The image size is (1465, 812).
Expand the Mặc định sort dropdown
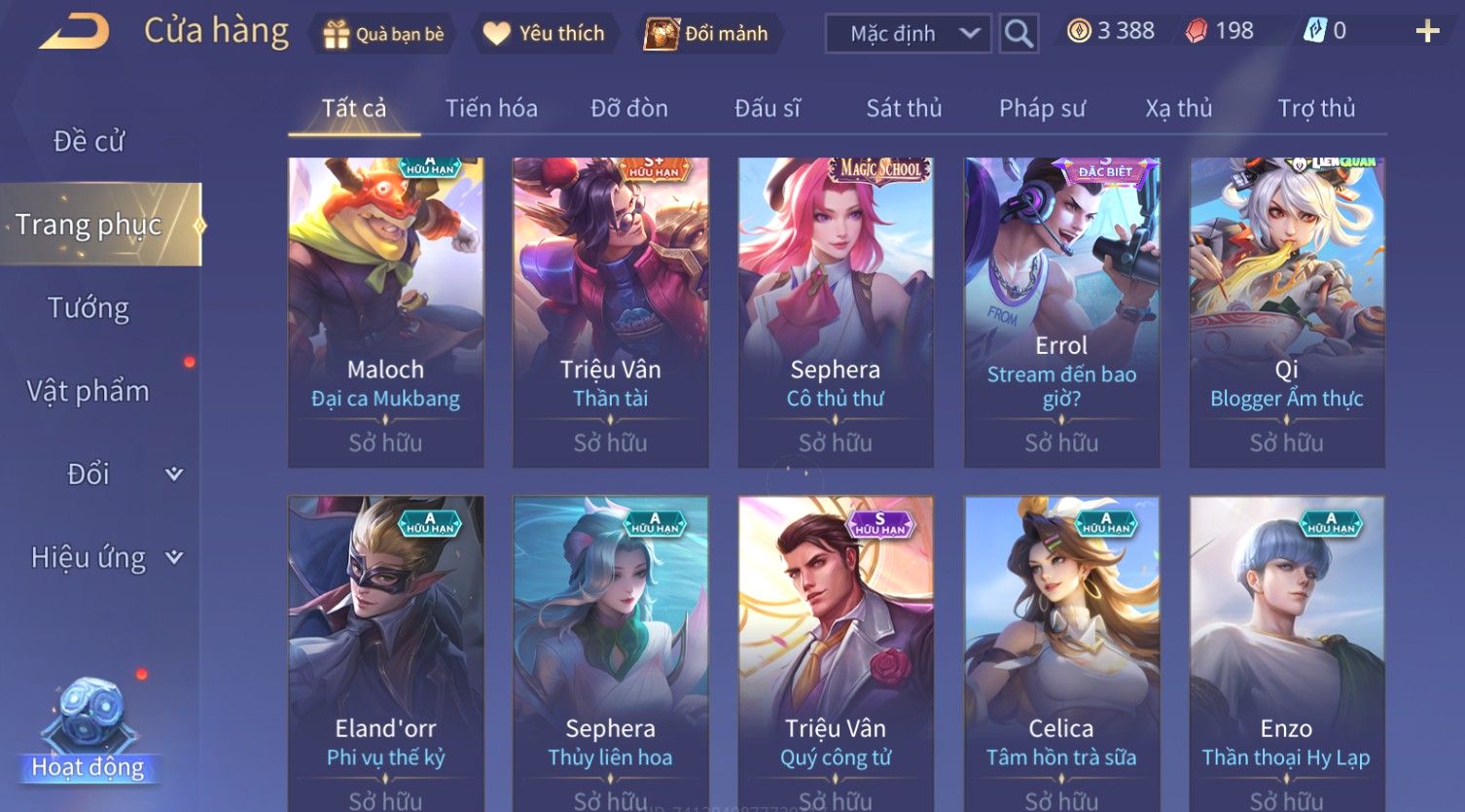[x=909, y=34]
